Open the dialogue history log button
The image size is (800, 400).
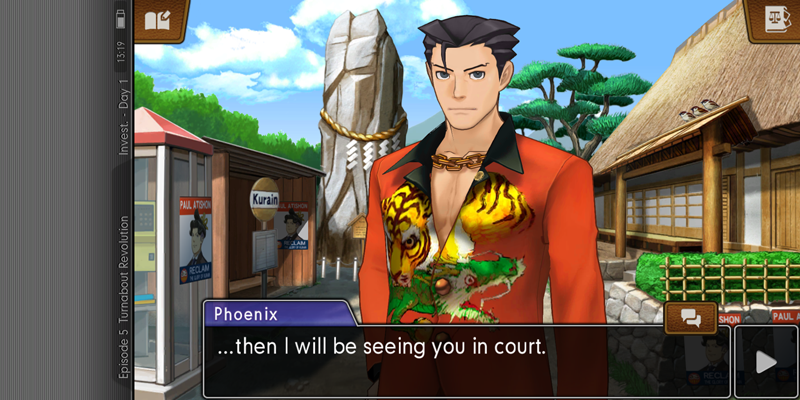690,318
